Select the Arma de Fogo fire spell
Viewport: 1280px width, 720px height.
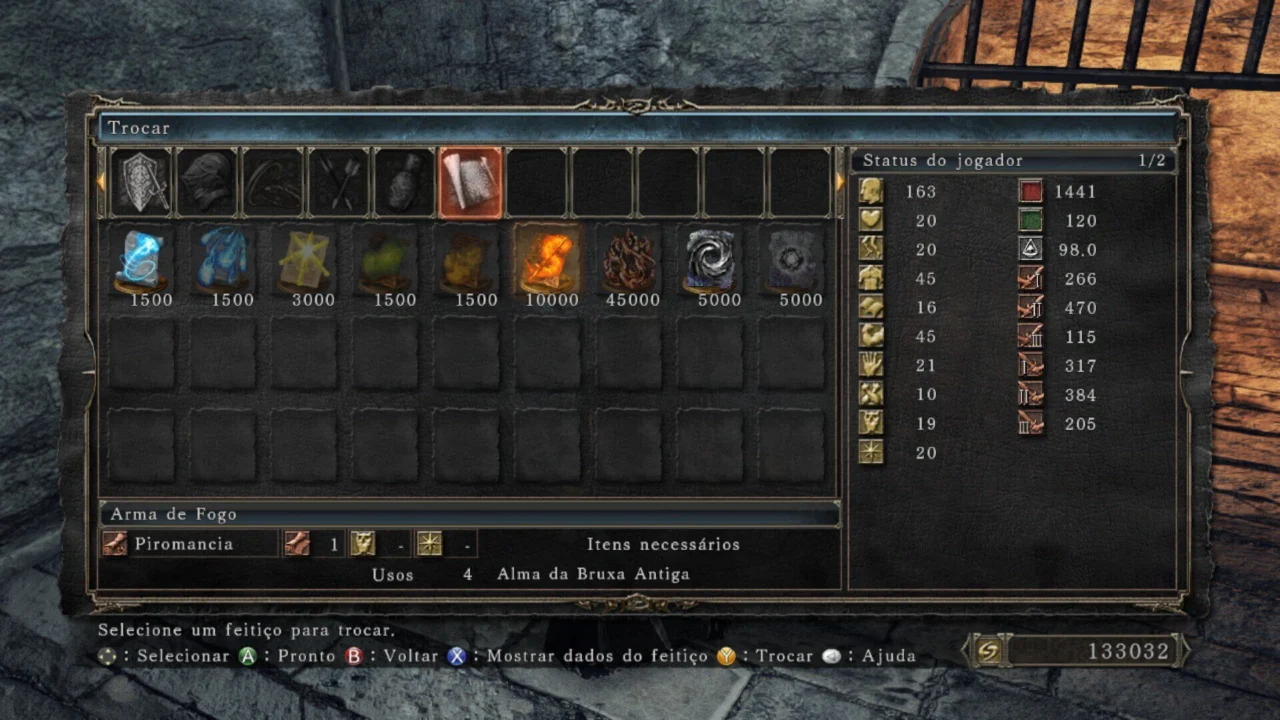(548, 260)
